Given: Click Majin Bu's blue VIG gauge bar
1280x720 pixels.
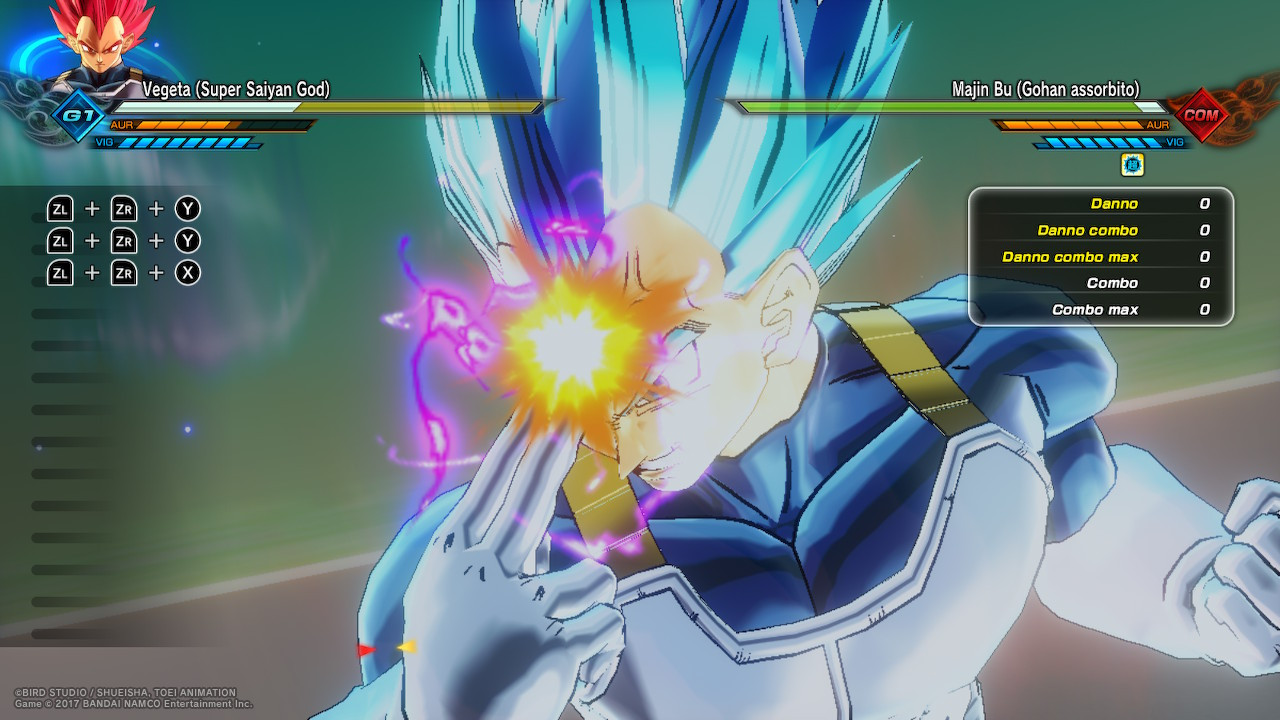Looking at the screenshot, I should coord(1100,143).
